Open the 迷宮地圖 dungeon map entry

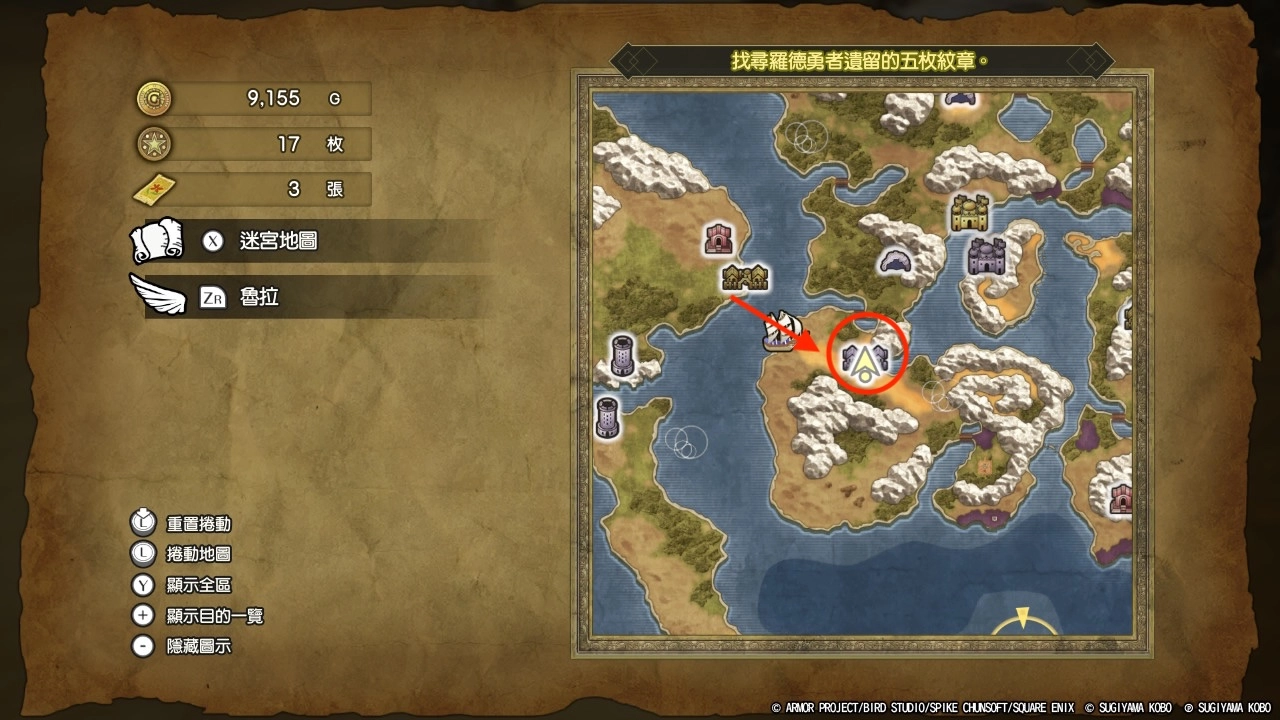[278, 241]
